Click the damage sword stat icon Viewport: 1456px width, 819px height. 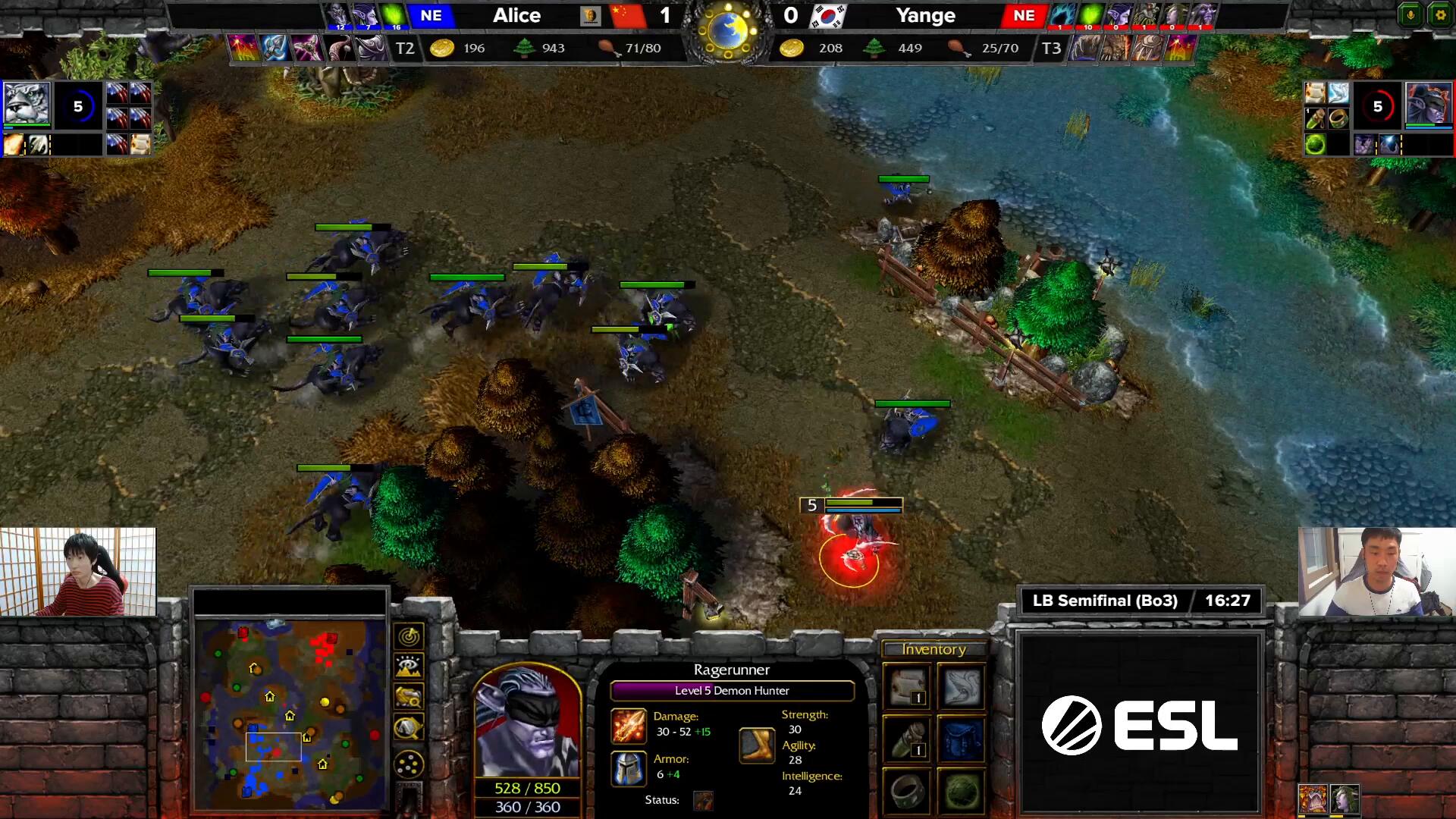(x=629, y=725)
